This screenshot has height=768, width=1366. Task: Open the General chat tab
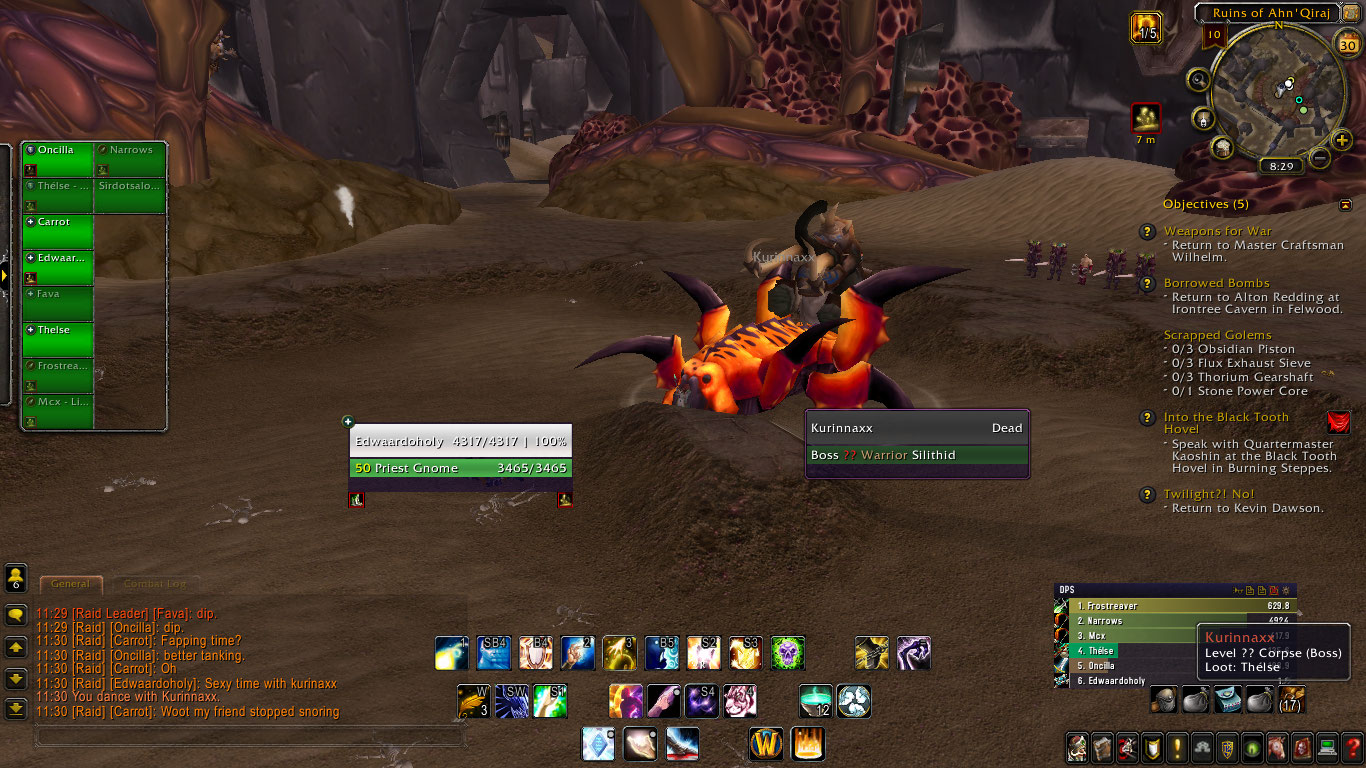[x=69, y=583]
